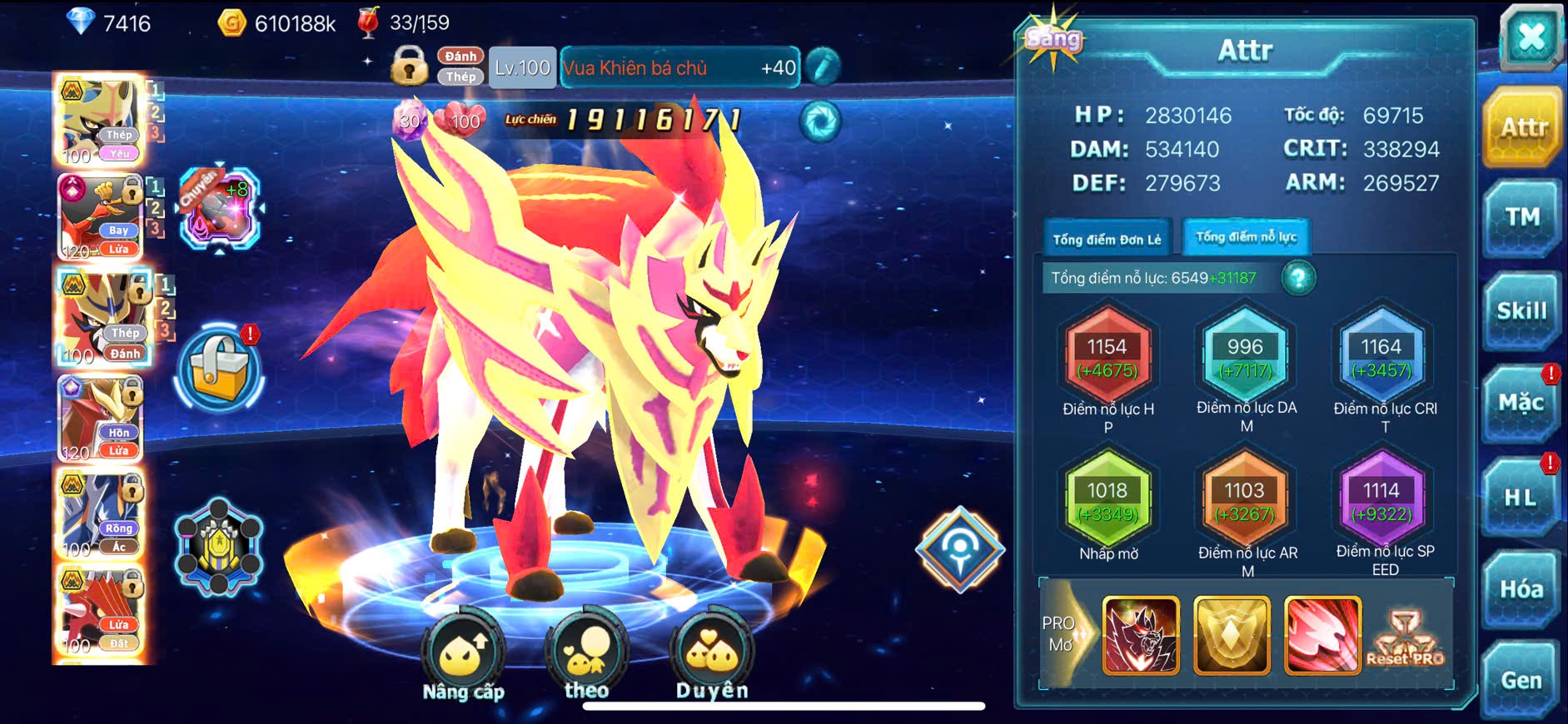
Task: Show the Tổng điểm Đơn Lẻ tab
Action: coord(1107,240)
